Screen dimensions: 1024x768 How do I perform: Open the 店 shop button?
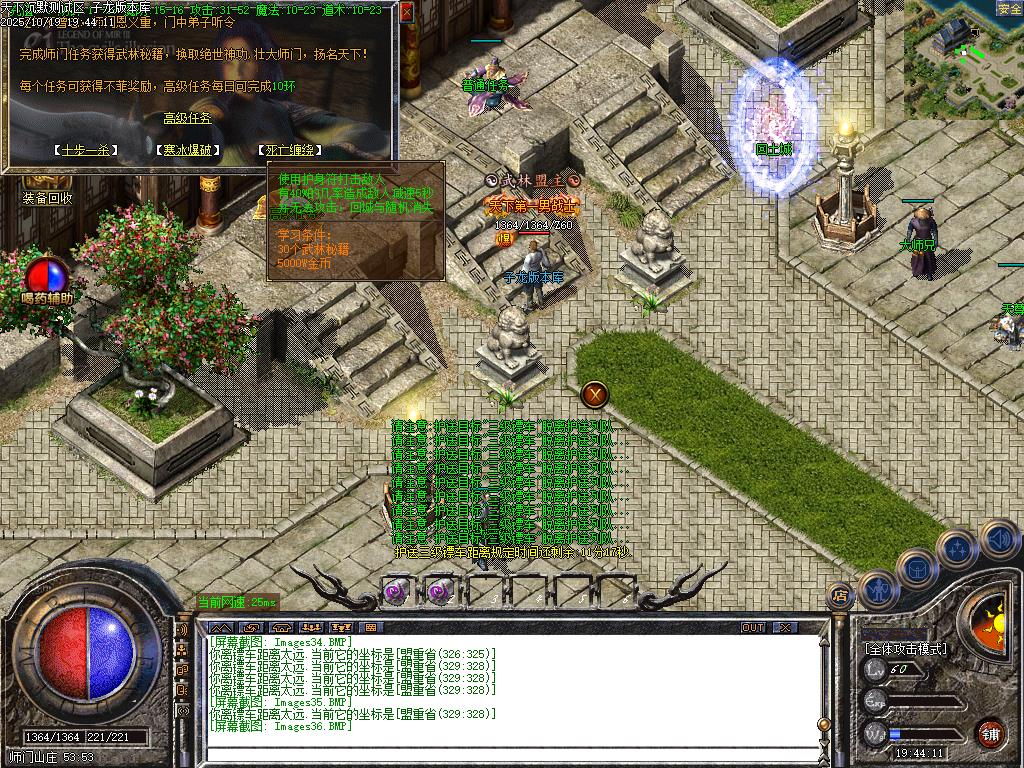point(840,596)
